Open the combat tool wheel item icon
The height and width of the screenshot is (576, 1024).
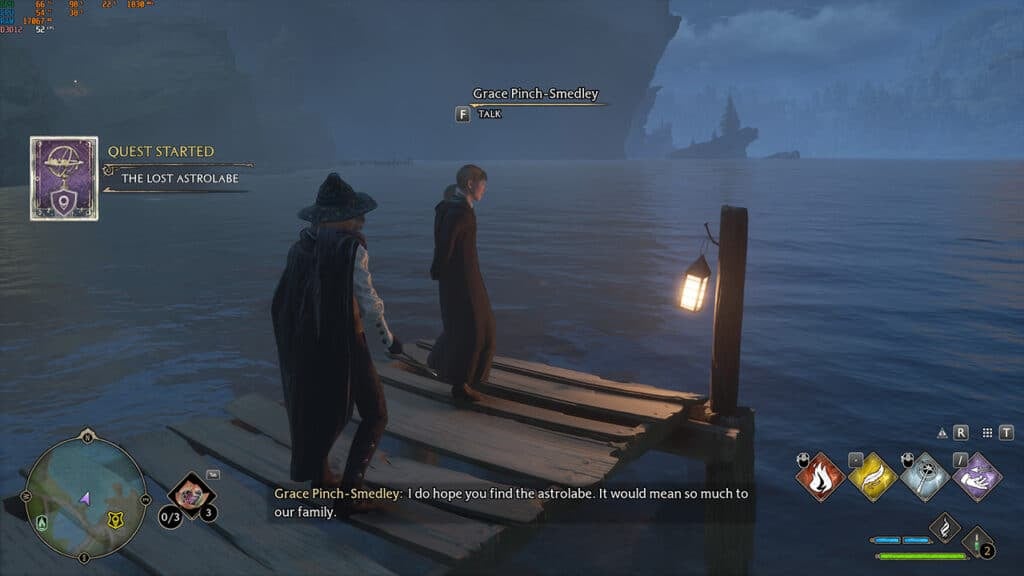click(x=190, y=494)
